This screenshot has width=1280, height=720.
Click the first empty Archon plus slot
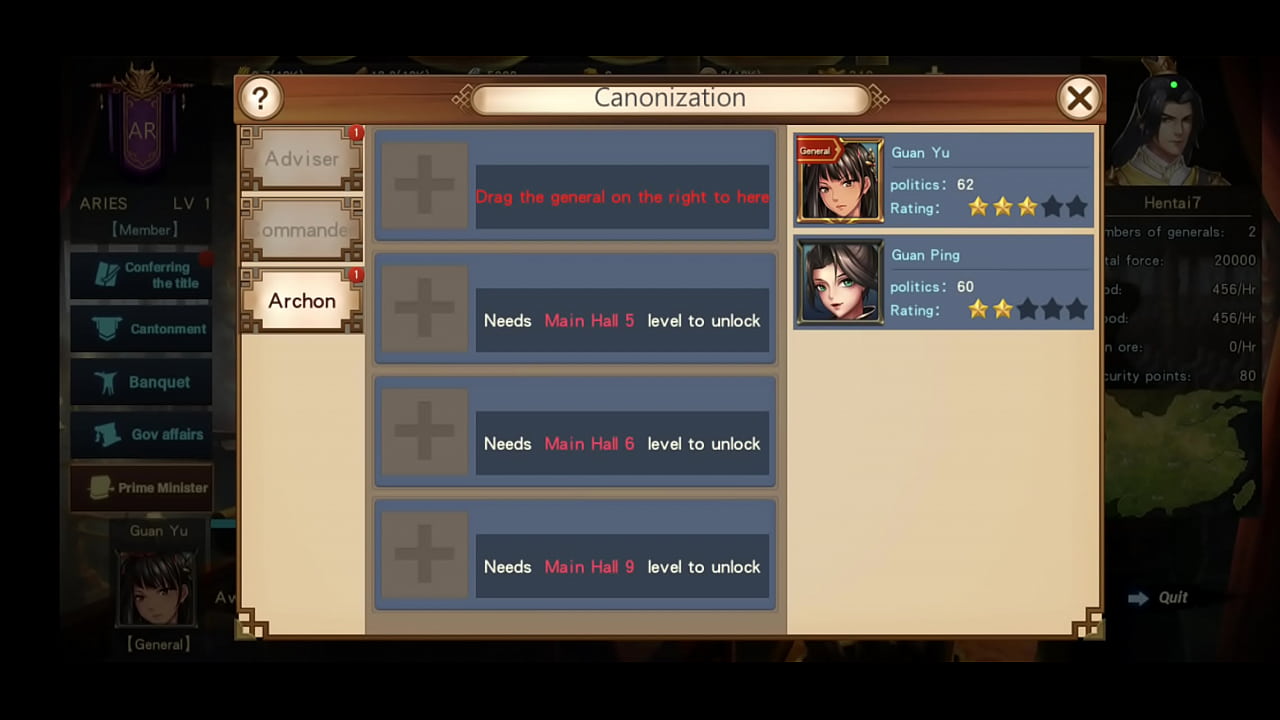click(424, 185)
